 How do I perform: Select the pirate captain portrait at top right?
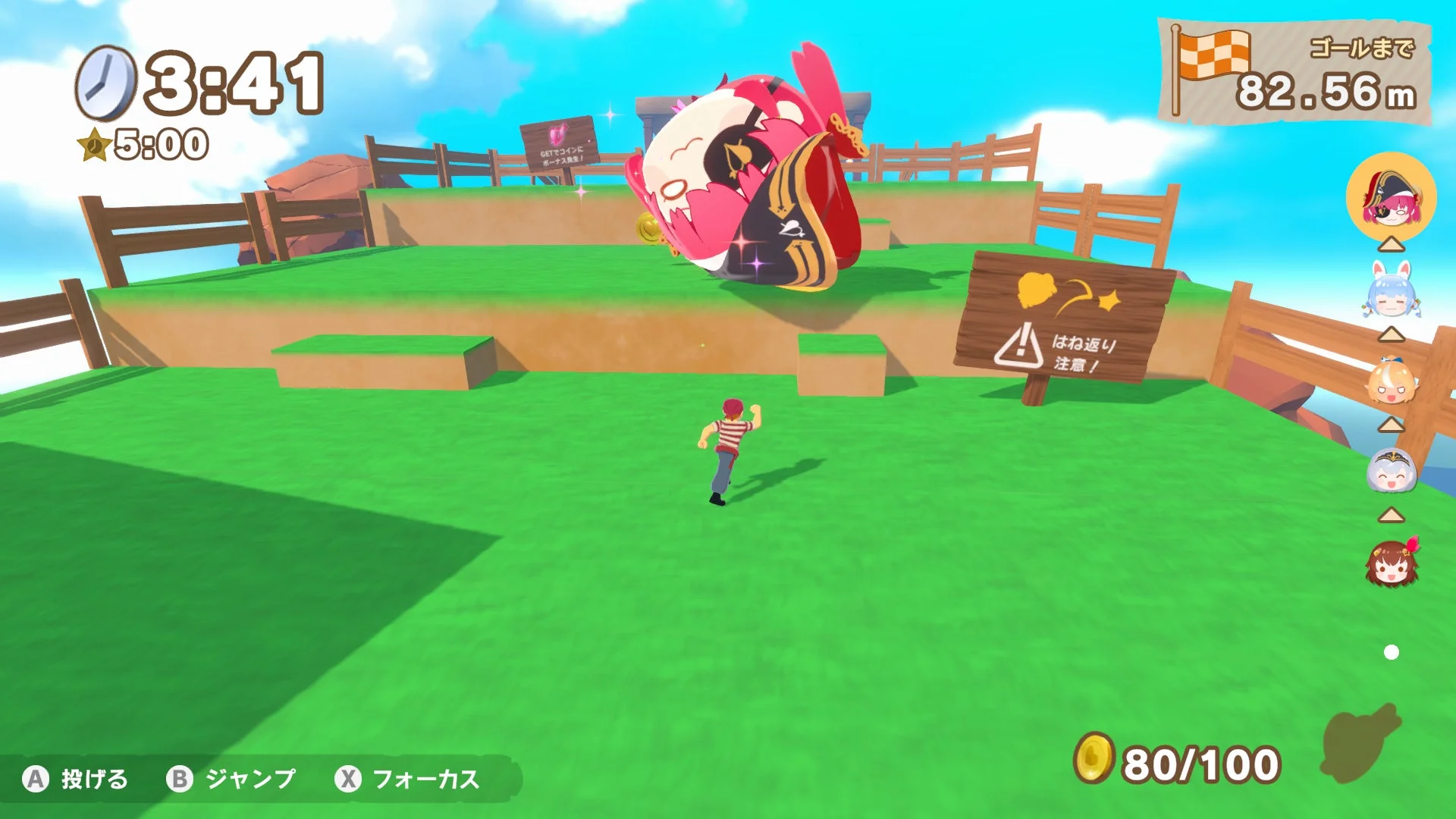tap(1391, 199)
